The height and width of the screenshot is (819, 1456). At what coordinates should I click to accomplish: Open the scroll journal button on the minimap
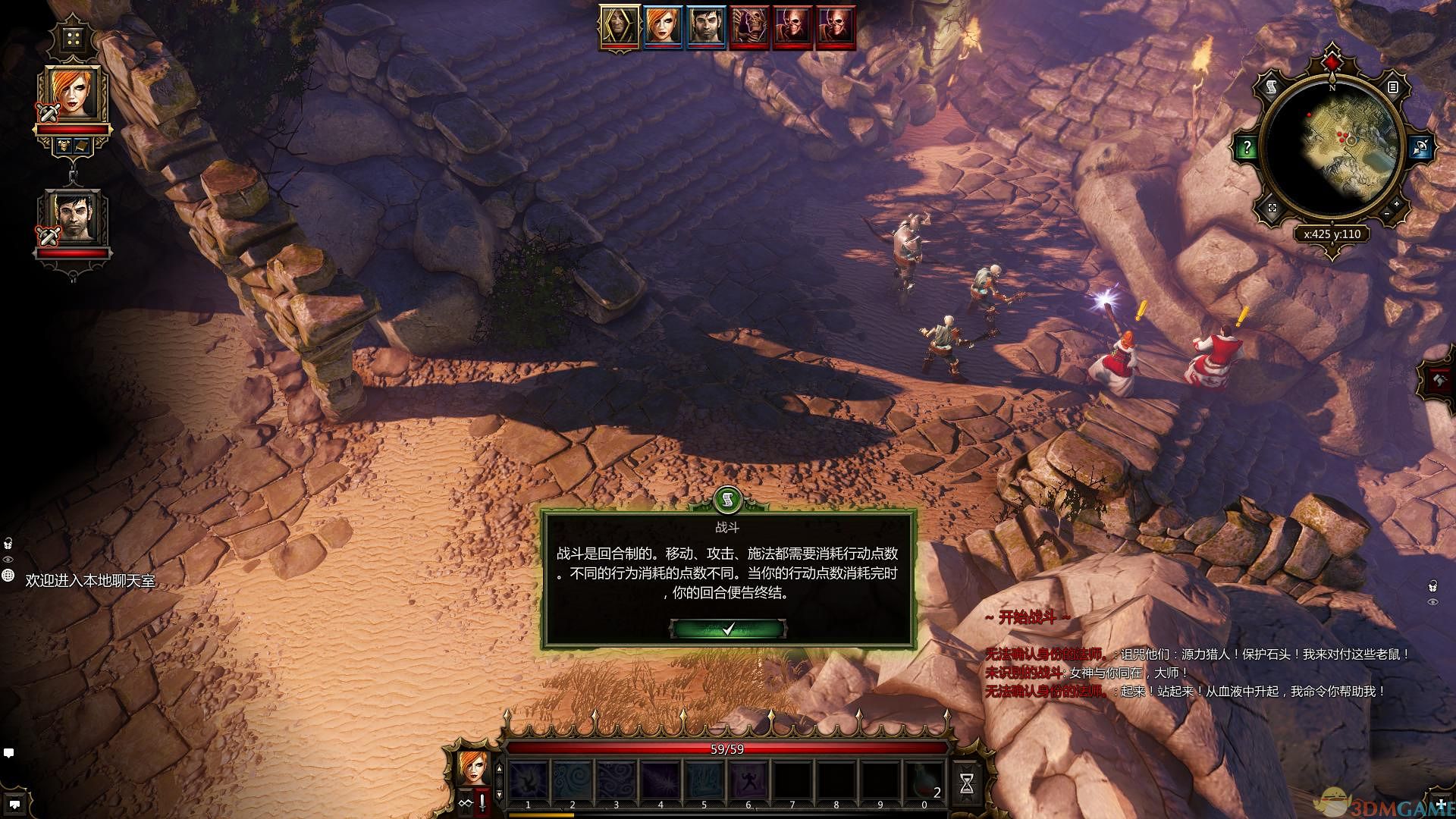point(1272,88)
